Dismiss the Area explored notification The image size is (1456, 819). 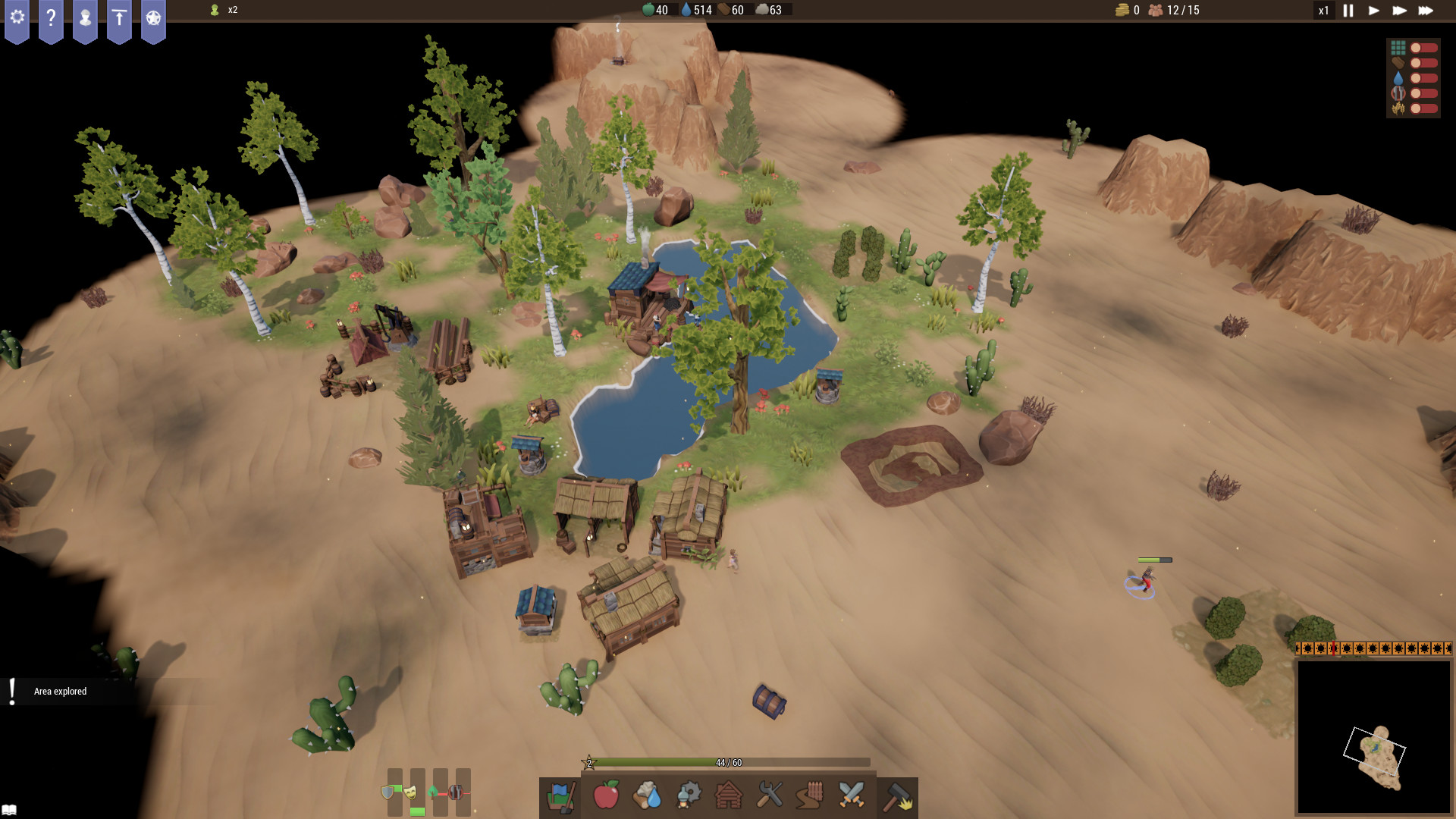[59, 691]
